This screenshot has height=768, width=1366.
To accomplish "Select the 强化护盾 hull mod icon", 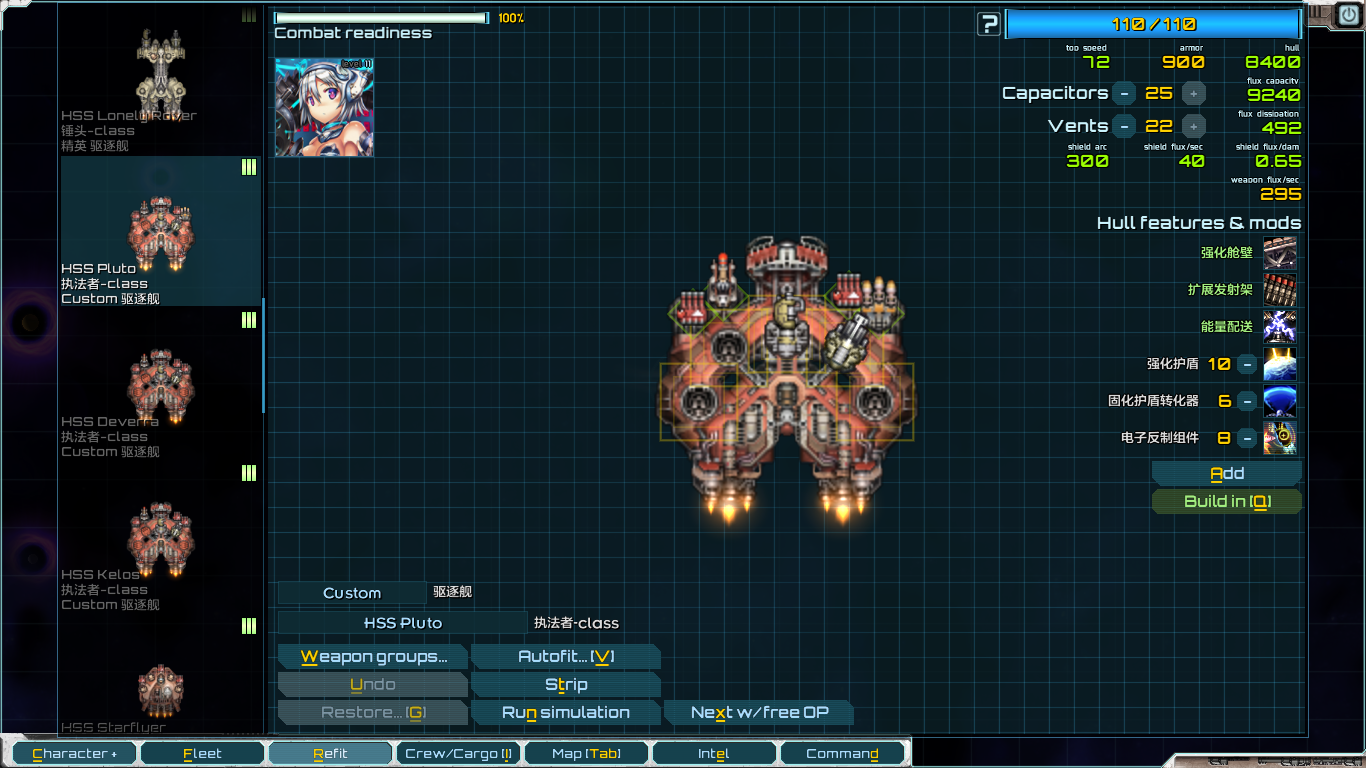I will (1279, 364).
